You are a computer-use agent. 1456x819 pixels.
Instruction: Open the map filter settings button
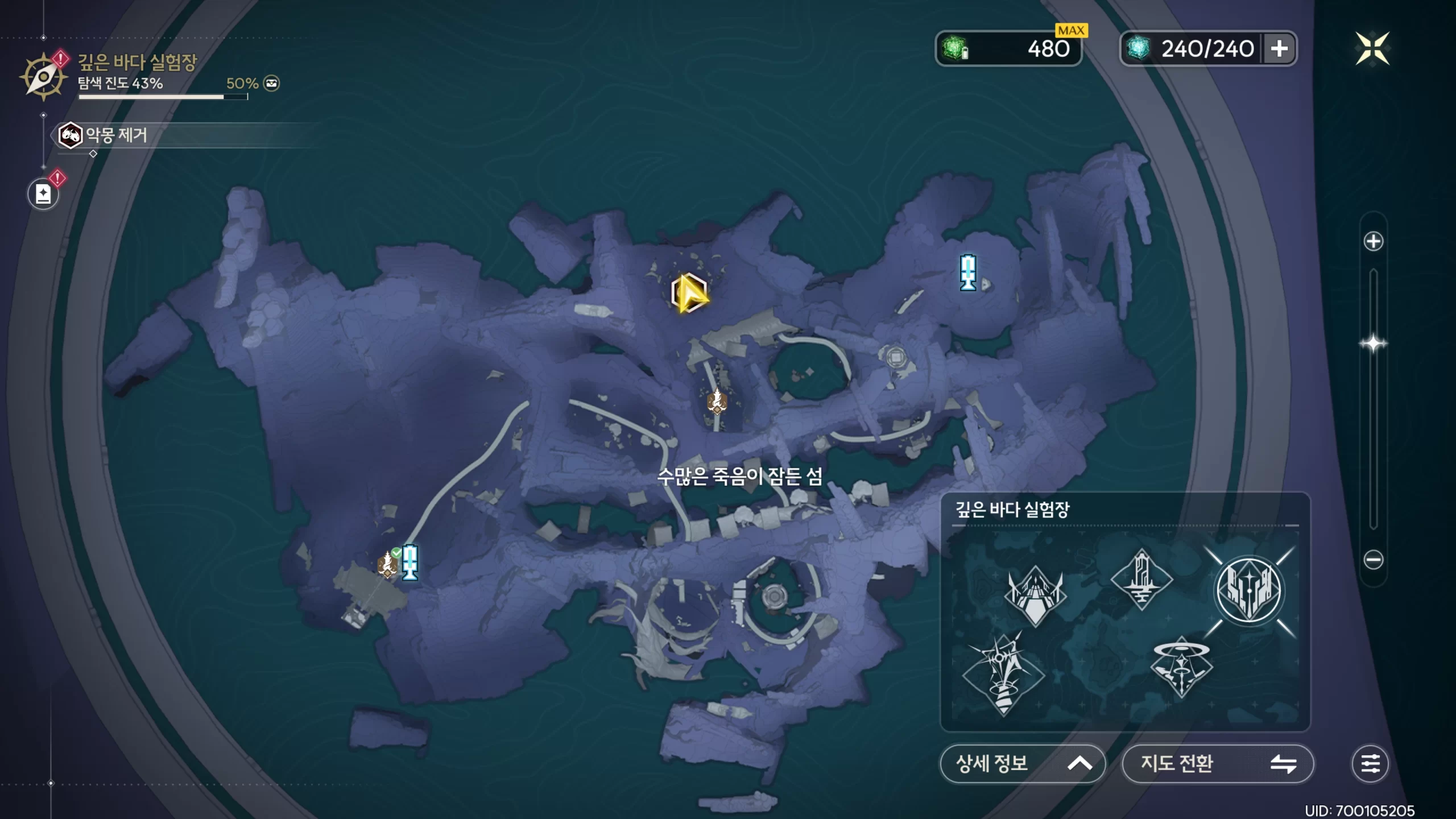(1370, 763)
